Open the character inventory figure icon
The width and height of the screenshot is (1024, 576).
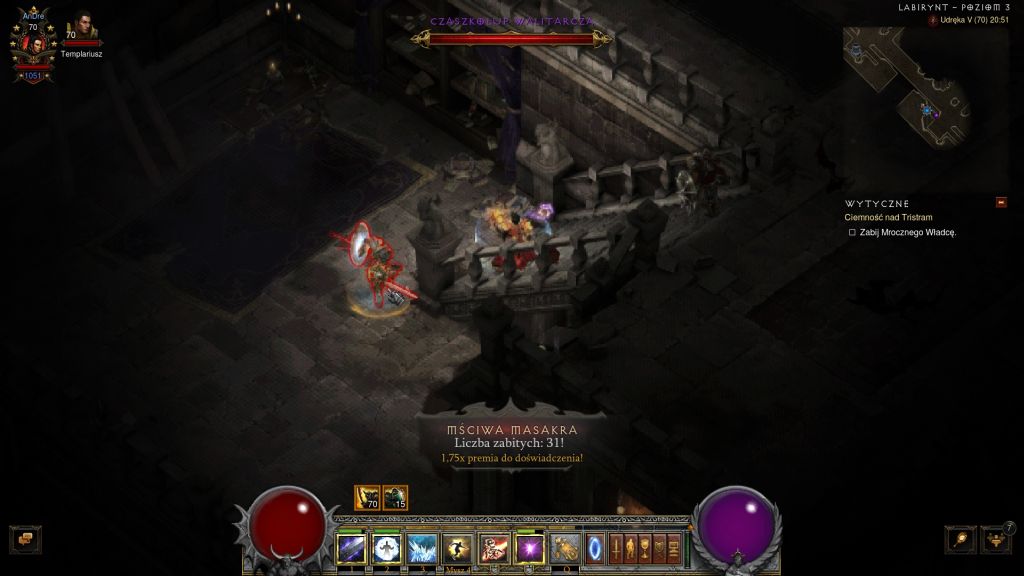[632, 548]
